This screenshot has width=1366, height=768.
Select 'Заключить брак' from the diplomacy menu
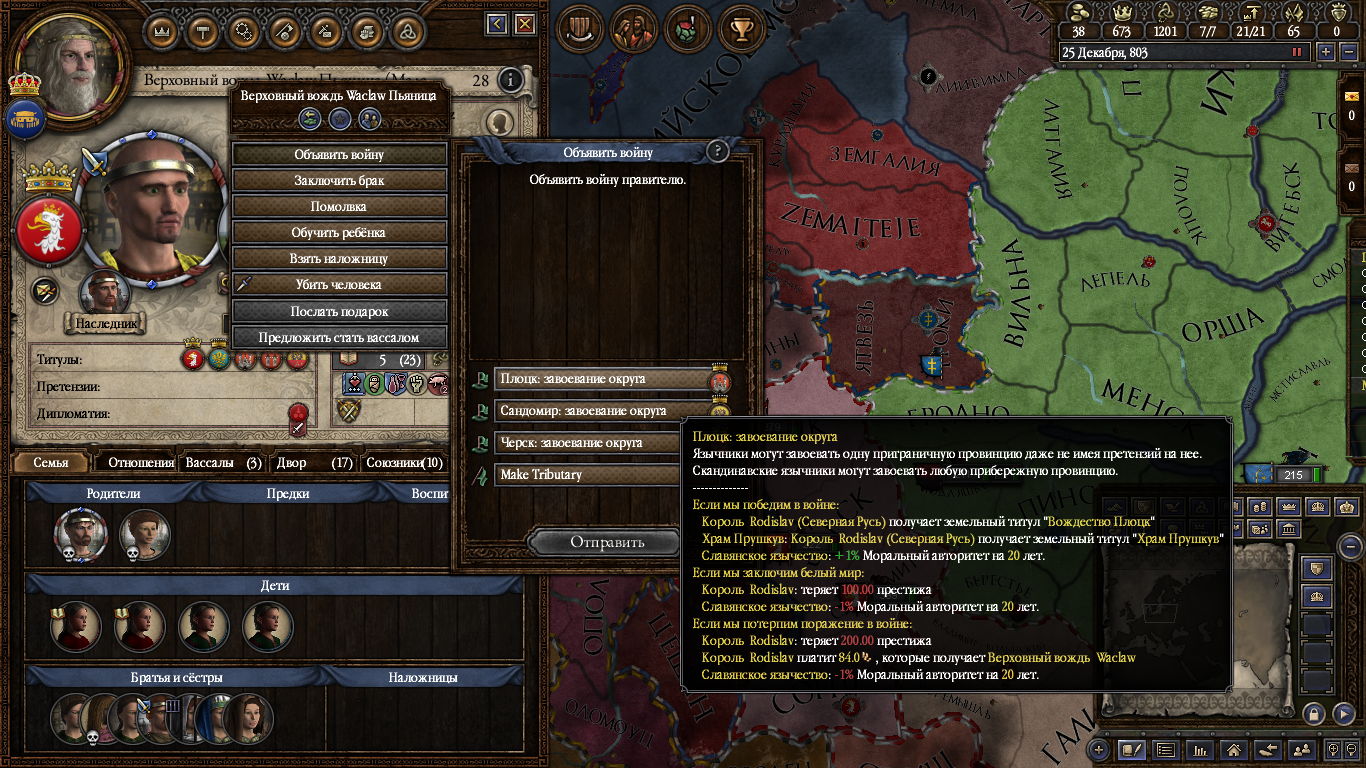pos(339,181)
